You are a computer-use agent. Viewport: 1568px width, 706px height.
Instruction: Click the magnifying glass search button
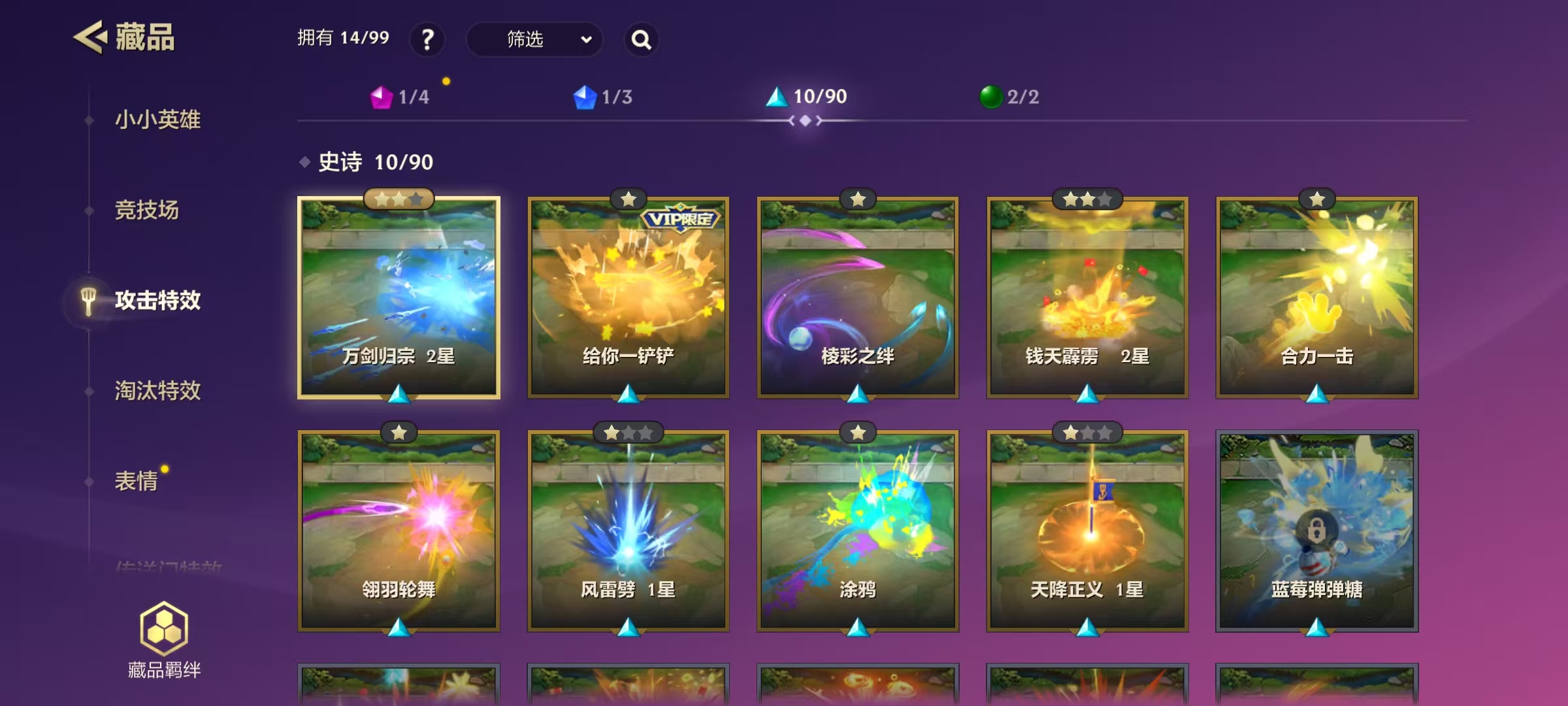point(641,40)
